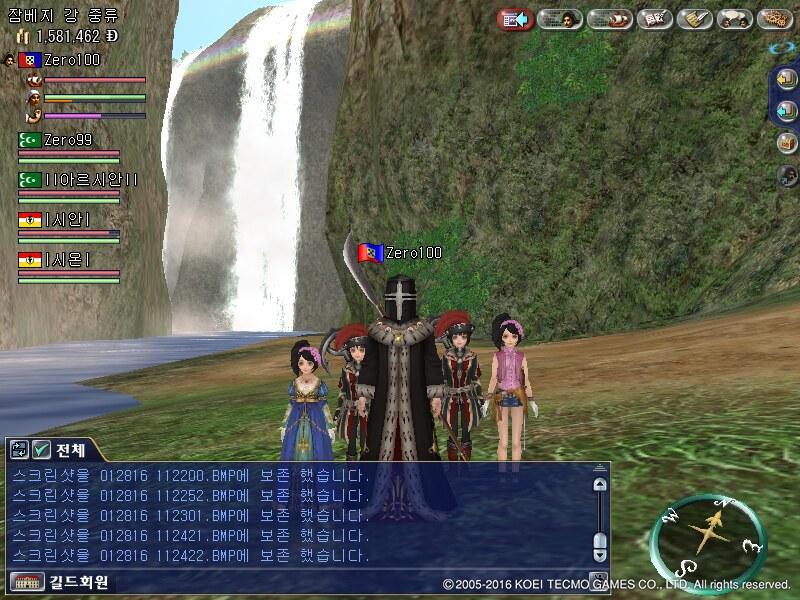Viewport: 800px width, 600px height.
Task: Select party member |시온|
Action: click(x=67, y=260)
